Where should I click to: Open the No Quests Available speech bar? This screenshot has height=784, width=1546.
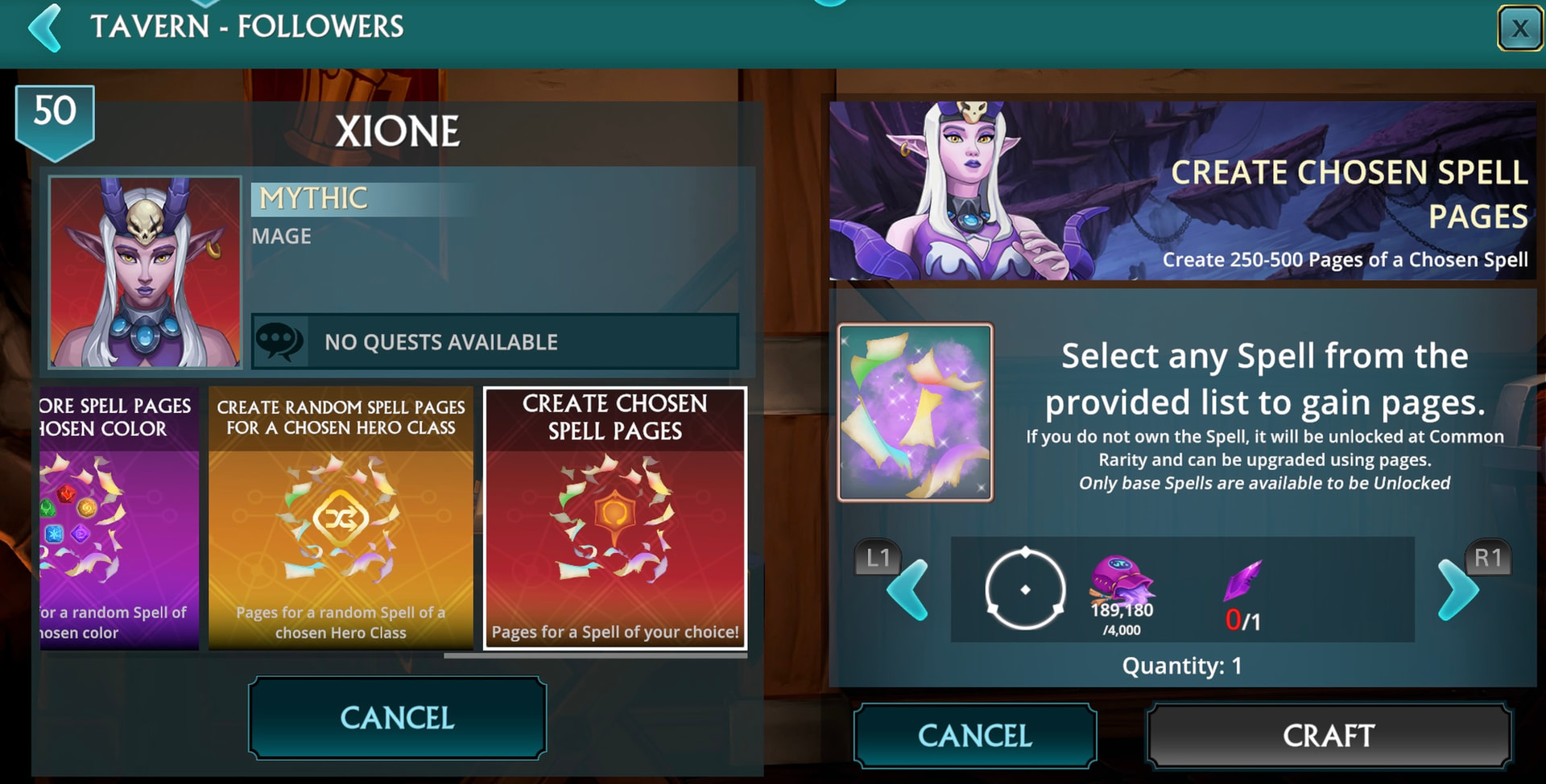pyautogui.click(x=495, y=342)
